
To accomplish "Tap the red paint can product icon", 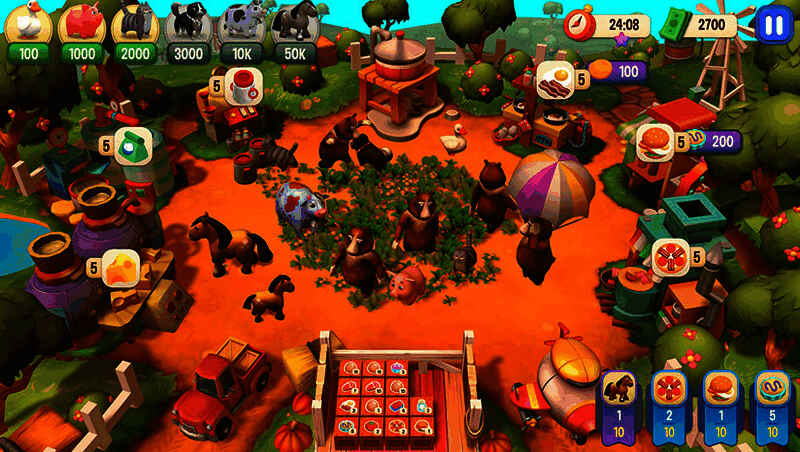I will point(241,86).
